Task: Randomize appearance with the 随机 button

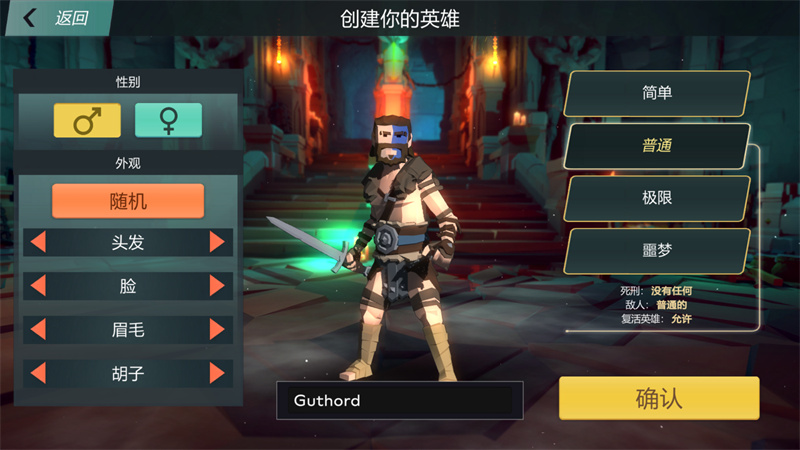Action: pos(128,201)
